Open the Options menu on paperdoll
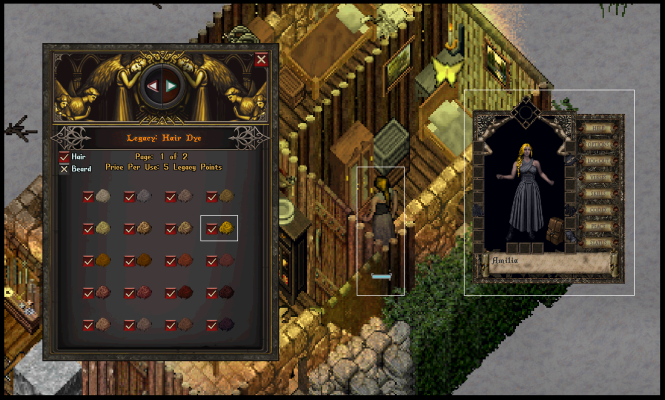 (x=600, y=144)
